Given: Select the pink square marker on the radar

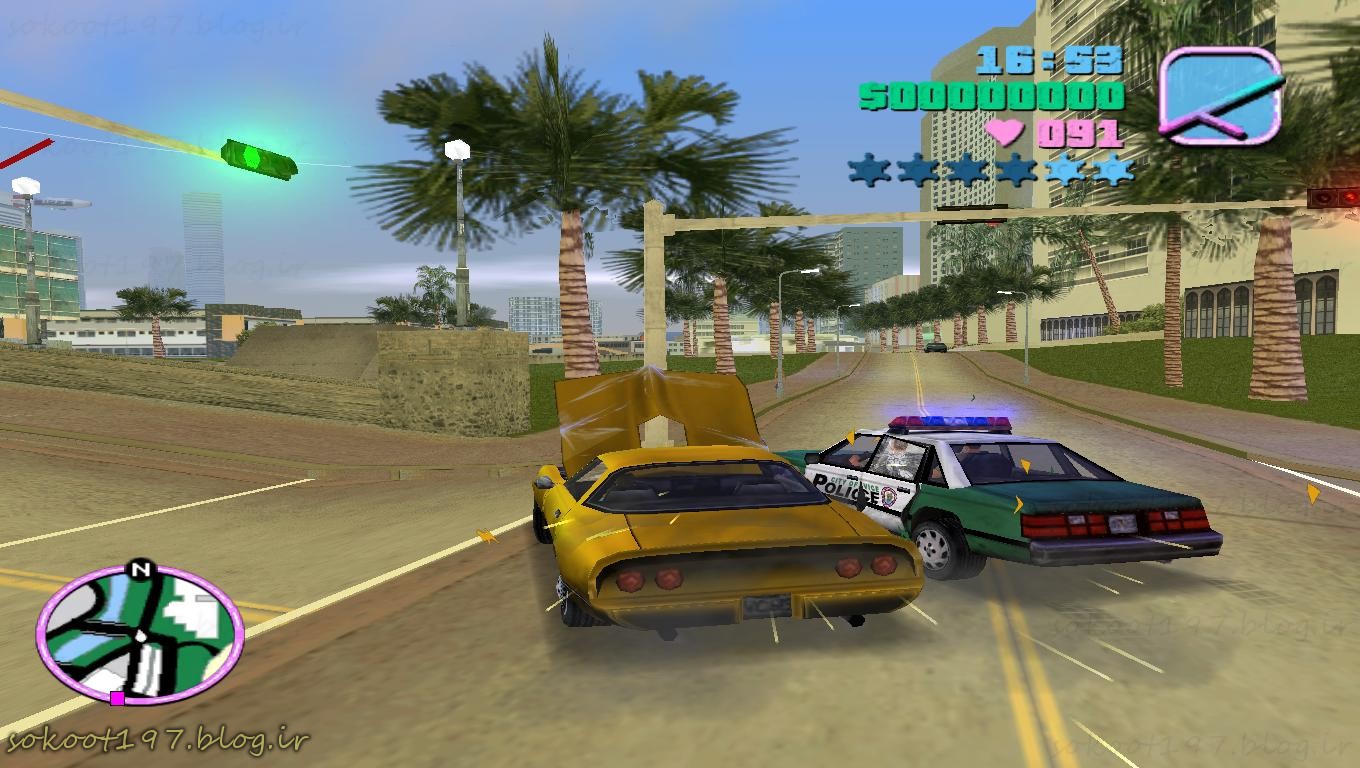Looking at the screenshot, I should (117, 698).
